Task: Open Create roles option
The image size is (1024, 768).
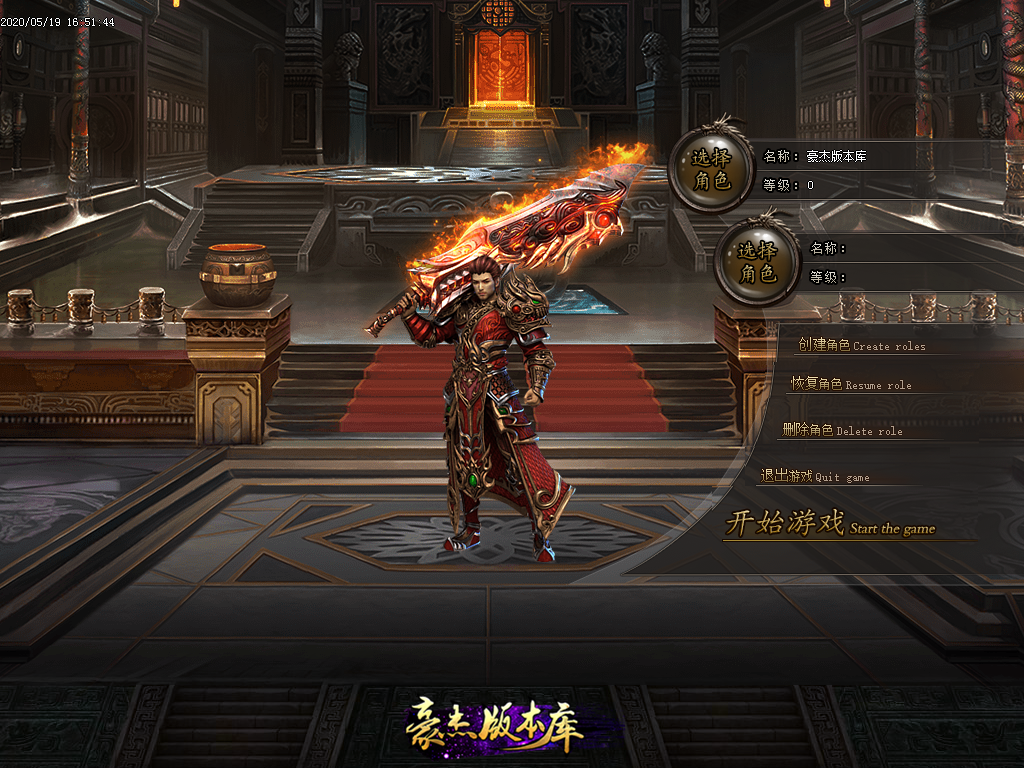Action: (x=861, y=346)
